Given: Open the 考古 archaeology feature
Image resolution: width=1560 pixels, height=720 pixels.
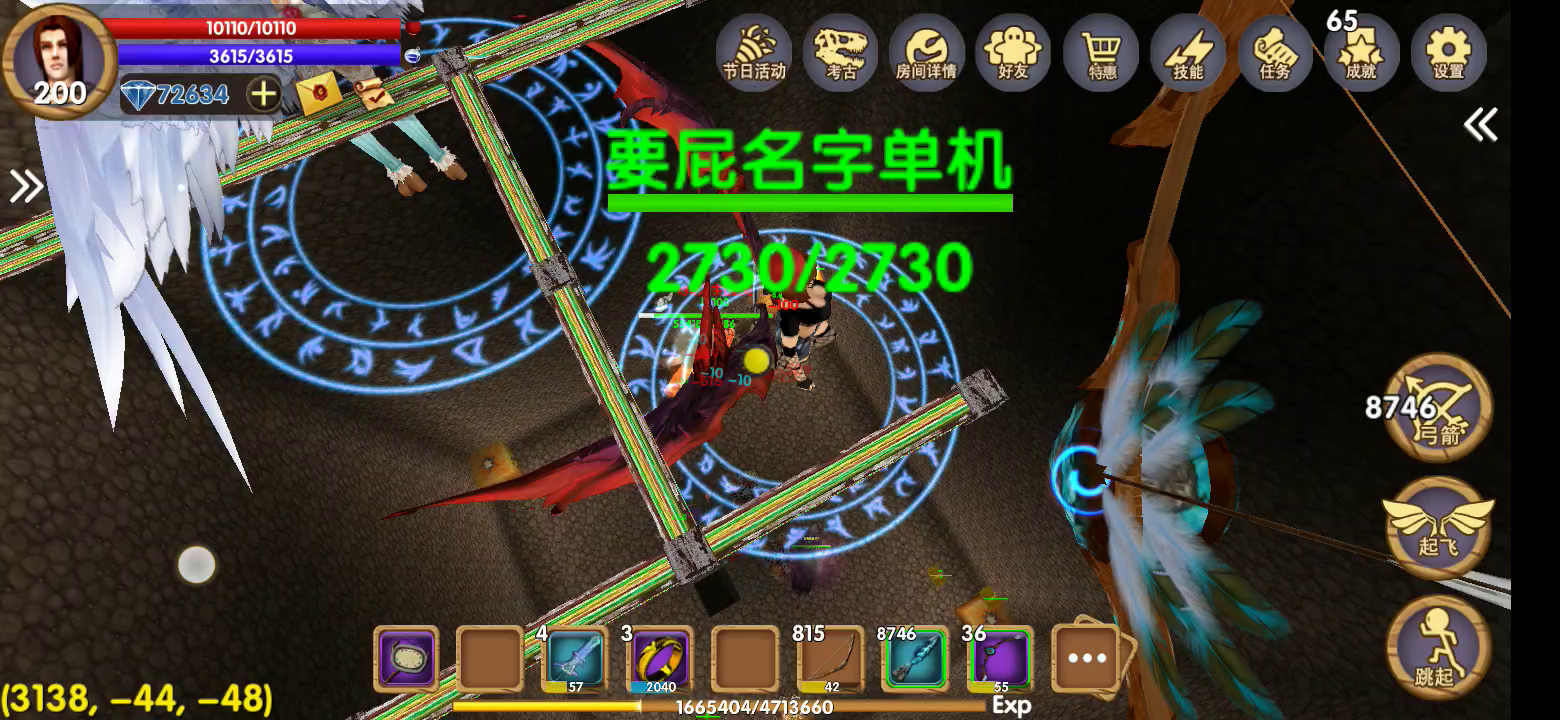Looking at the screenshot, I should [x=840, y=55].
